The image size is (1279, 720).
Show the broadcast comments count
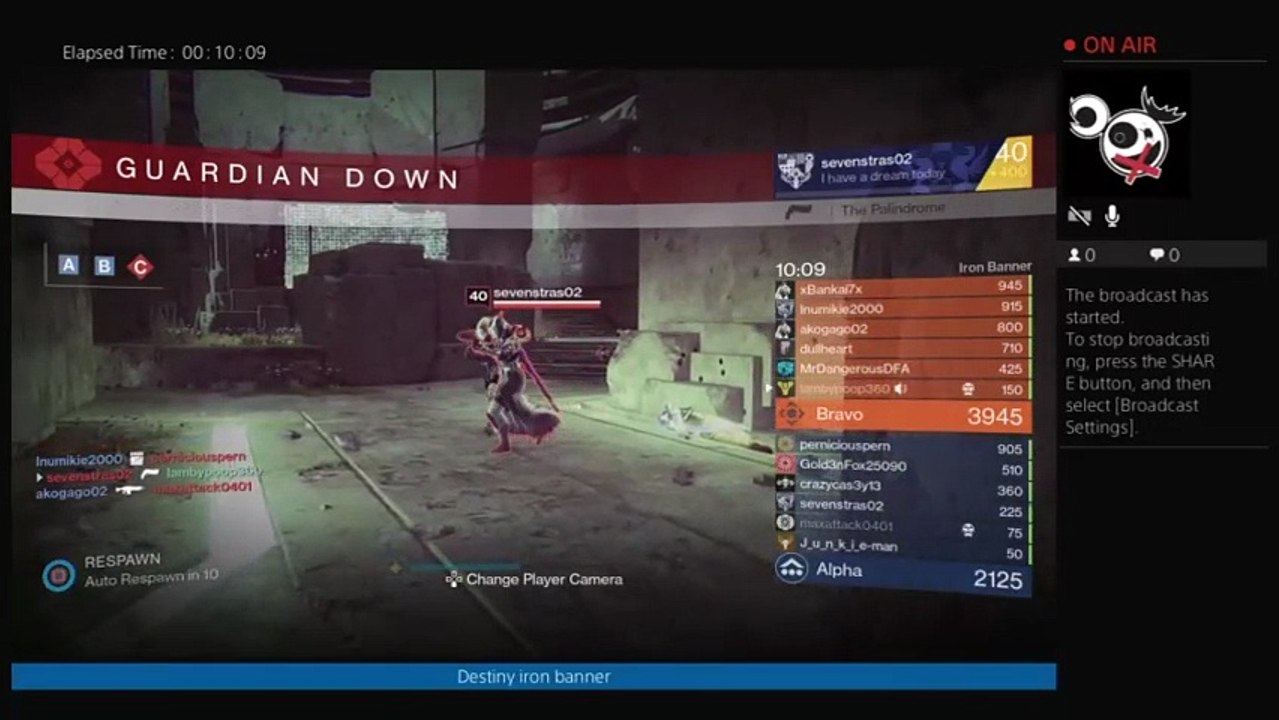click(1164, 255)
